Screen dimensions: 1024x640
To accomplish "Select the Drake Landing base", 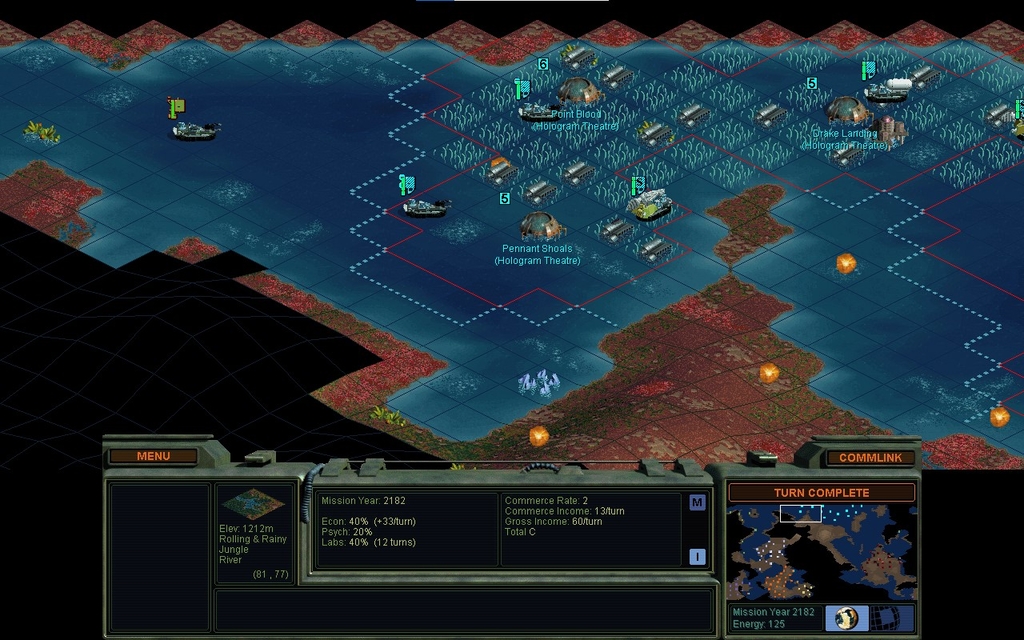I will click(846, 110).
